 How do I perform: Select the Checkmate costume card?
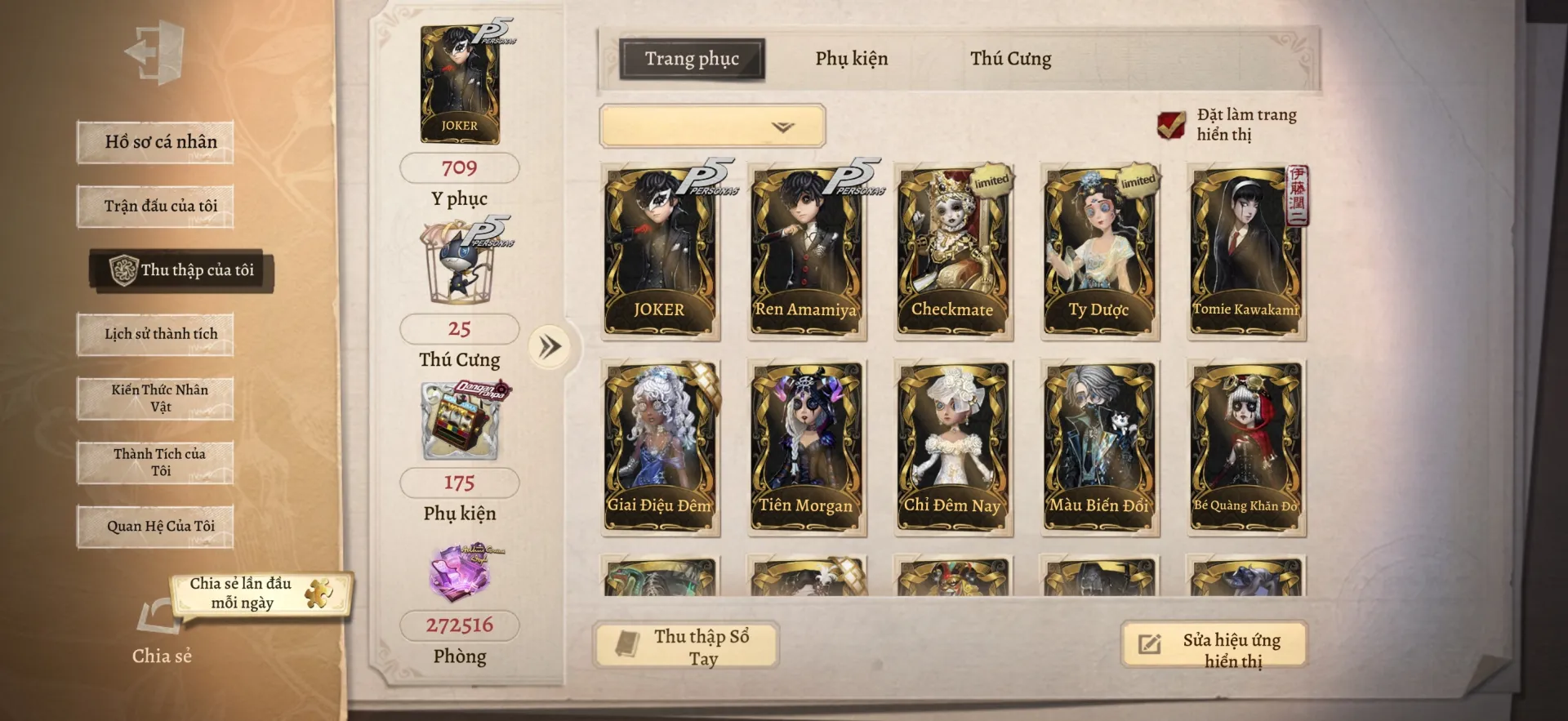click(x=952, y=251)
